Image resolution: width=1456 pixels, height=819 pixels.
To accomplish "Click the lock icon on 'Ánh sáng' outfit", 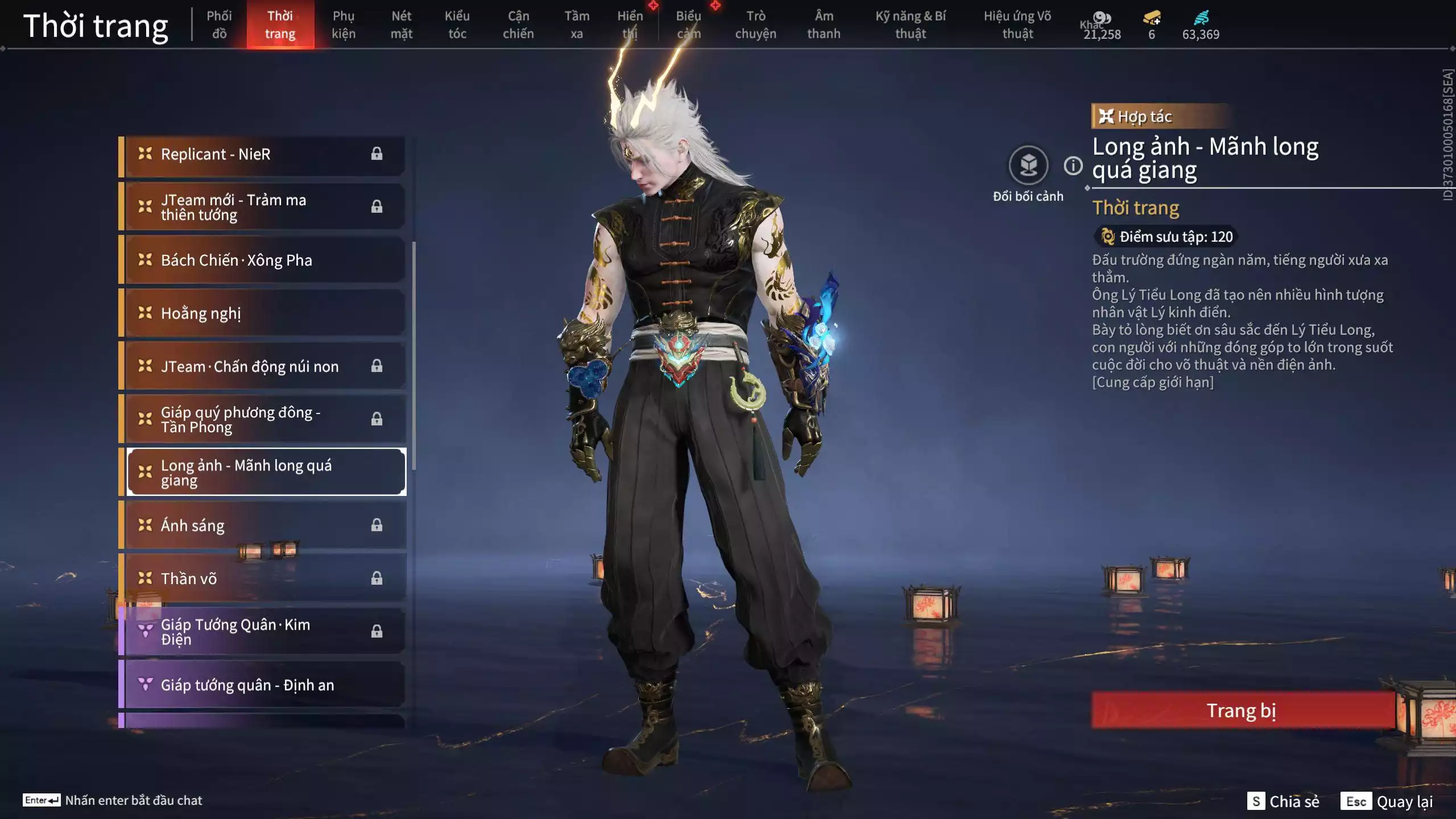I will [x=377, y=526].
